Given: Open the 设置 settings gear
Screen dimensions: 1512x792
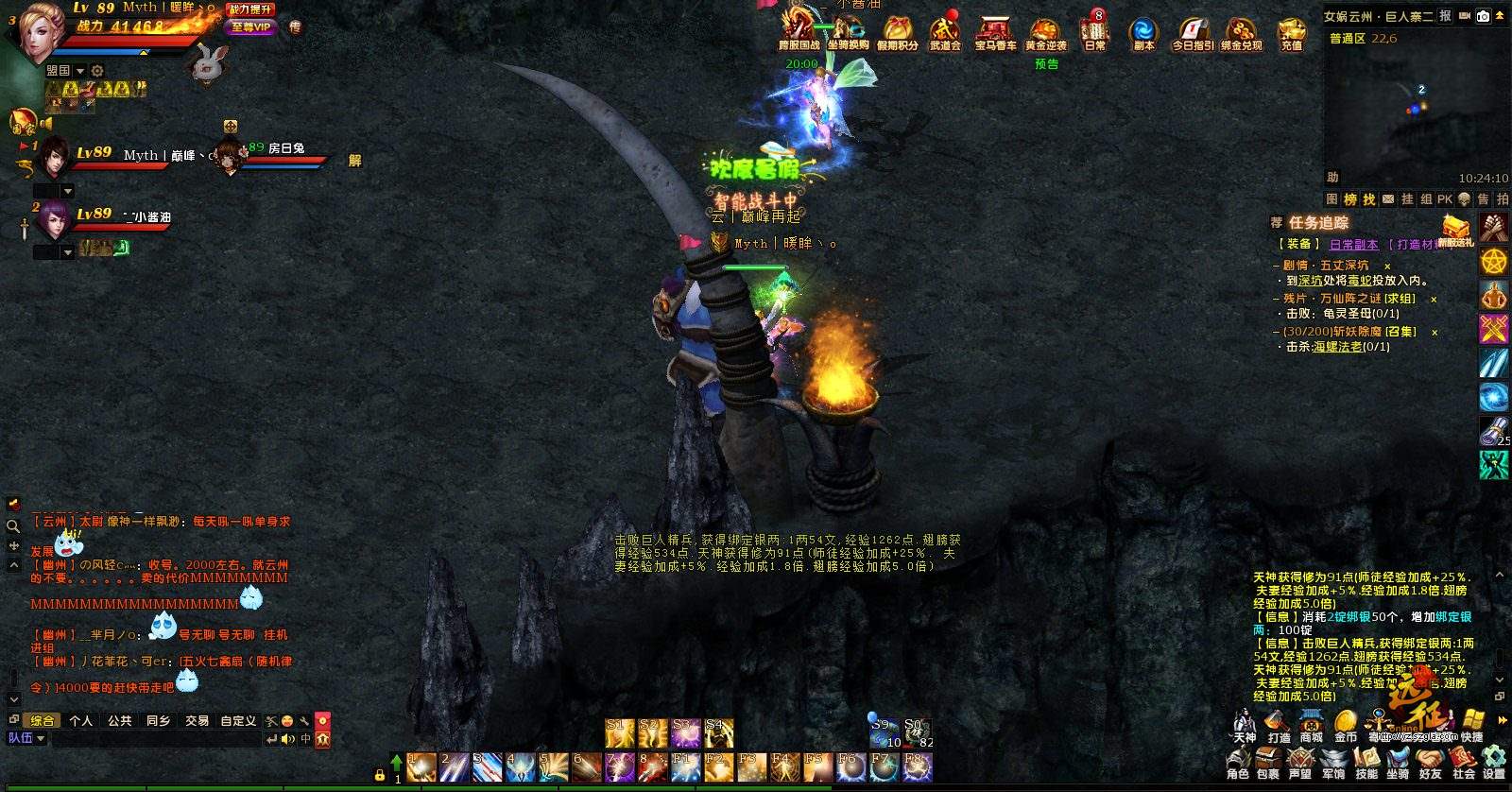Looking at the screenshot, I should point(1494,762).
